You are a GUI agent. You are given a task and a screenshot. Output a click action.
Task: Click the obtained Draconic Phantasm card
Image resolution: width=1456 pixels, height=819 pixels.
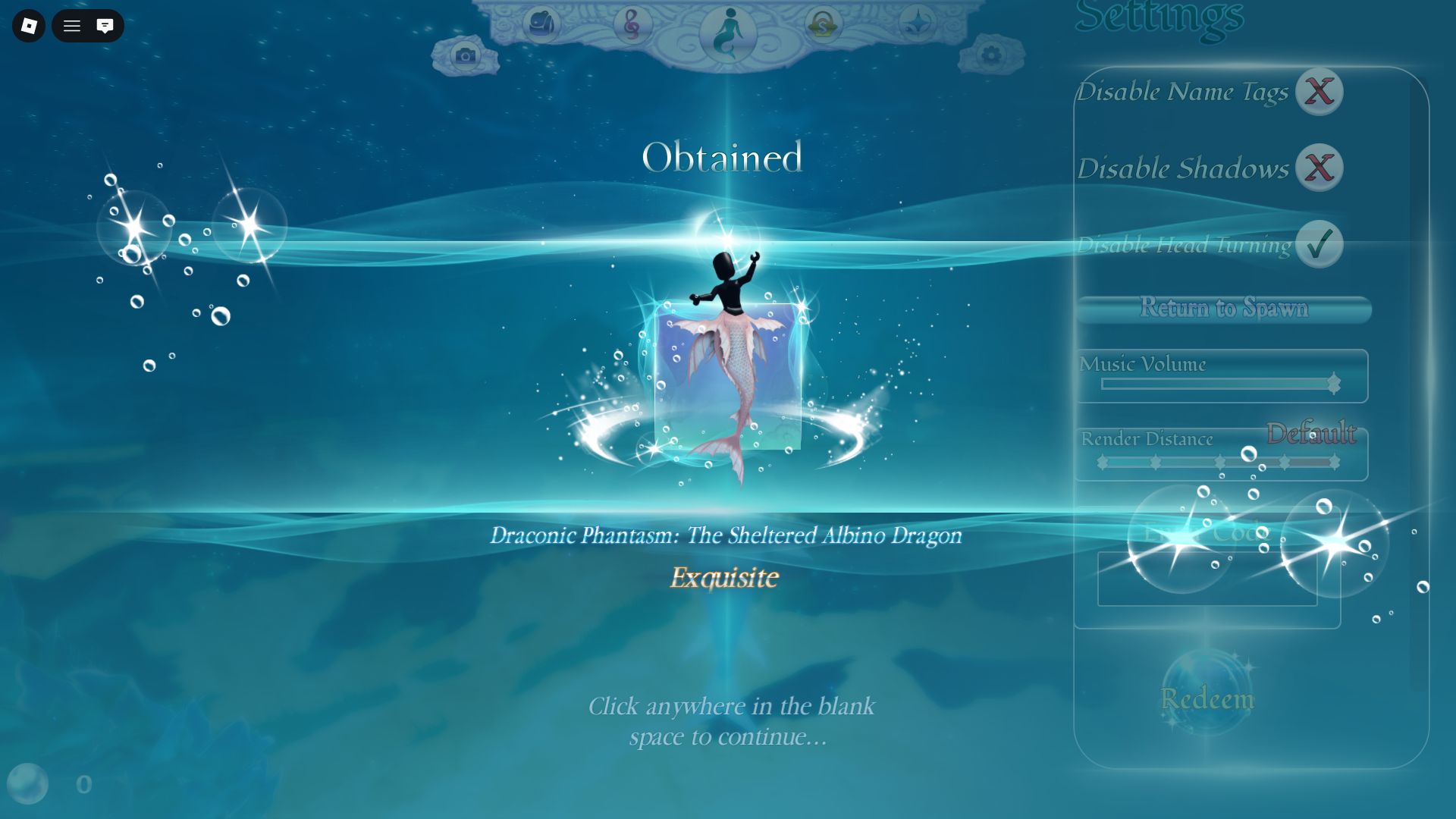[x=728, y=375]
